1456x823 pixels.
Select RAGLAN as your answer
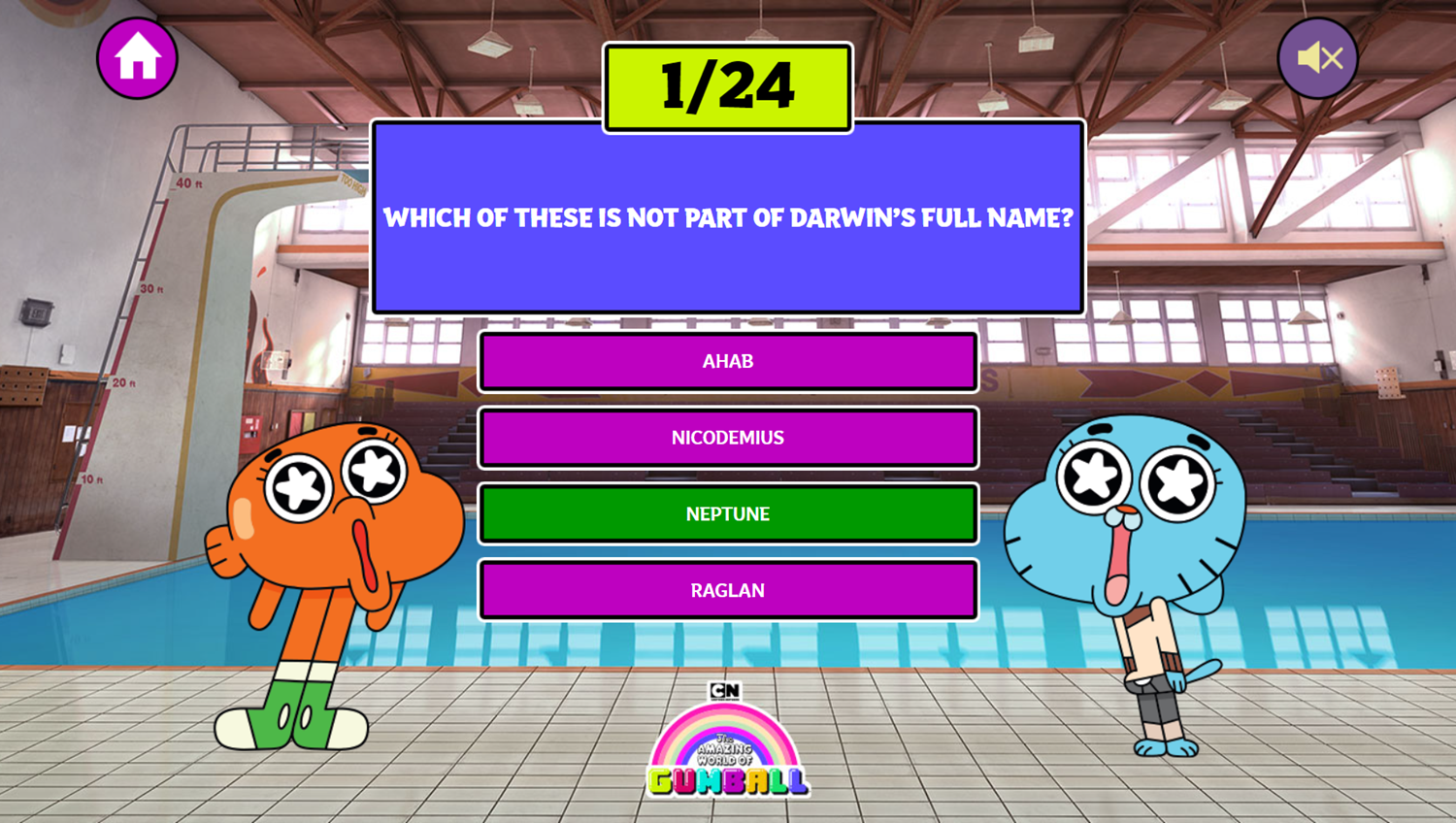[x=726, y=589]
